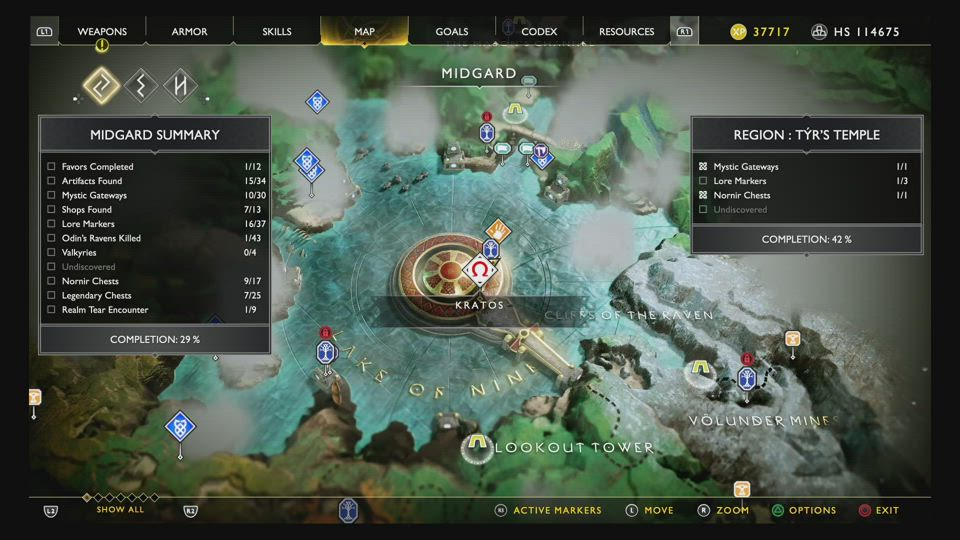
Task: Select the Lore Markers row in Týr's Temple
Action: click(740, 181)
